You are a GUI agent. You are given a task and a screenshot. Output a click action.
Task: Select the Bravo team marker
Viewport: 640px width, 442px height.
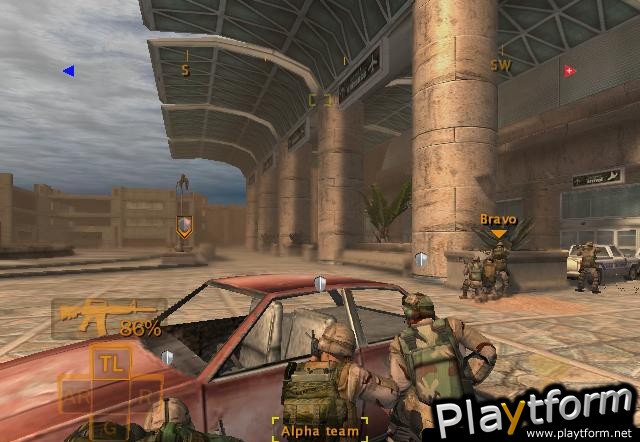point(498,224)
